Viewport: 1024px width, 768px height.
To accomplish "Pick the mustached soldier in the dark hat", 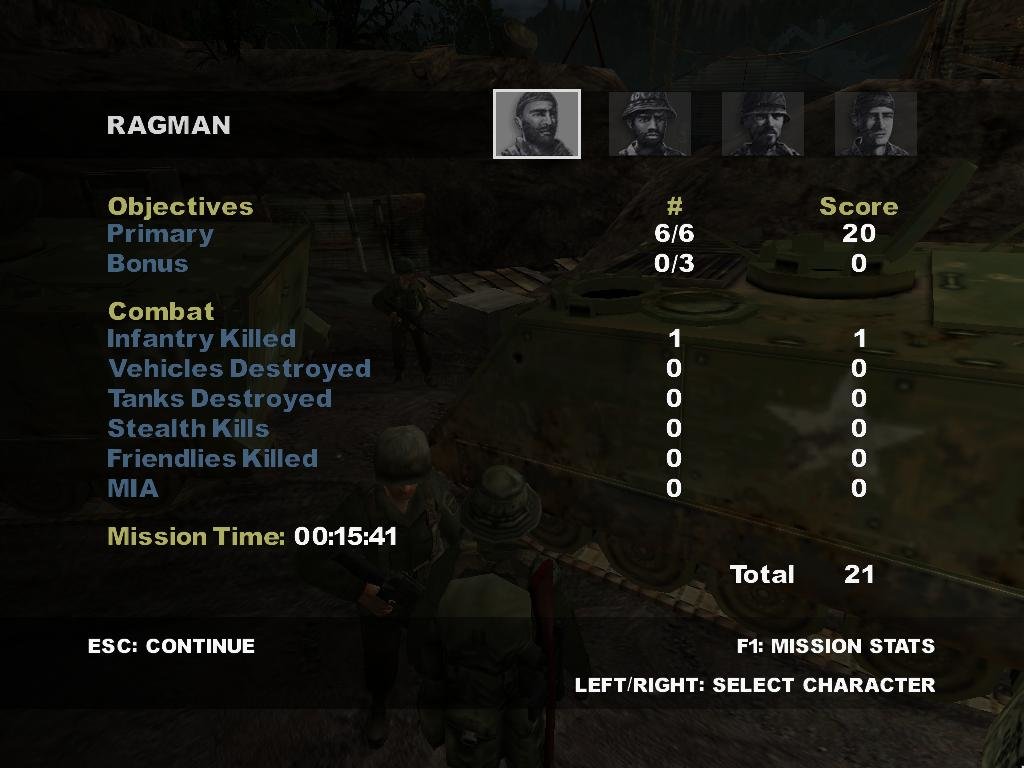I will click(x=762, y=124).
